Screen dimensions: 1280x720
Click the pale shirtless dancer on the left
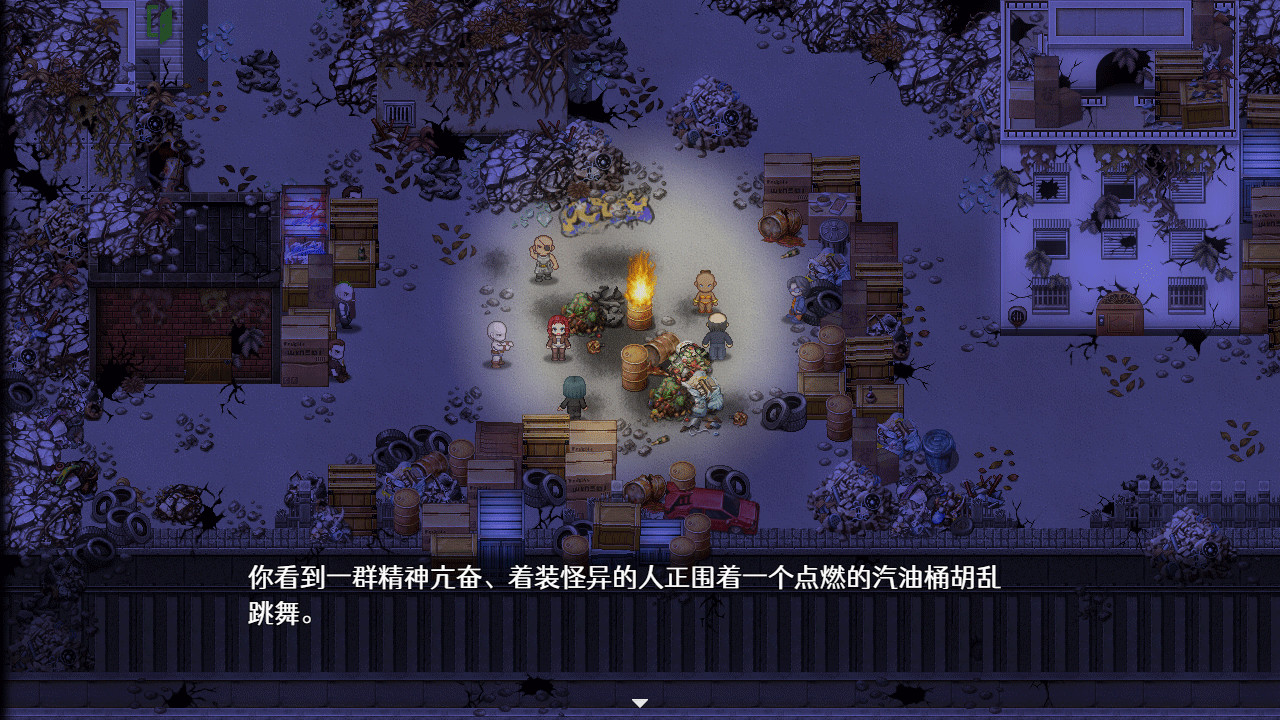pos(497,340)
